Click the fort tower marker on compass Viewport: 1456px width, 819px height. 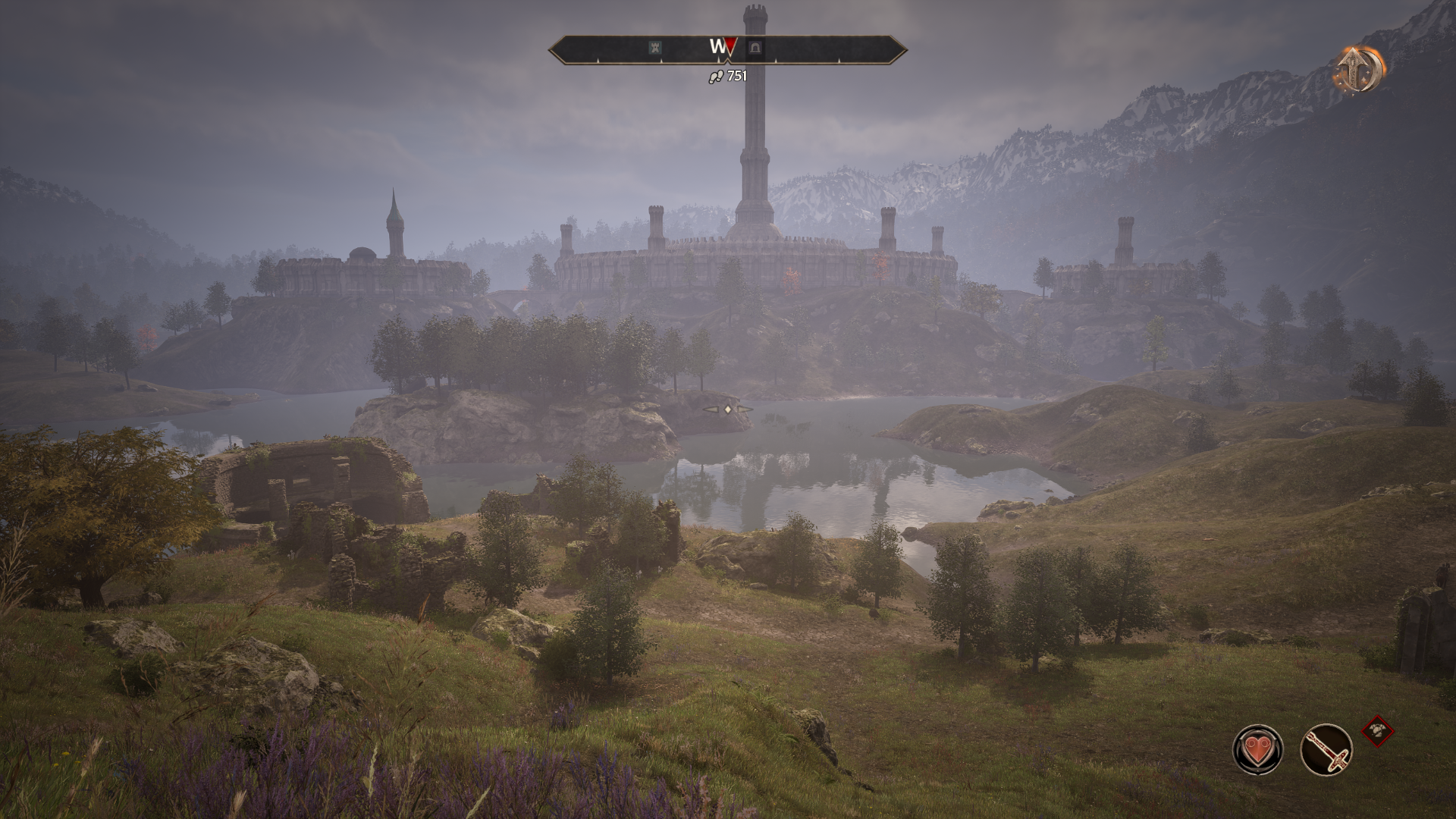point(656,48)
